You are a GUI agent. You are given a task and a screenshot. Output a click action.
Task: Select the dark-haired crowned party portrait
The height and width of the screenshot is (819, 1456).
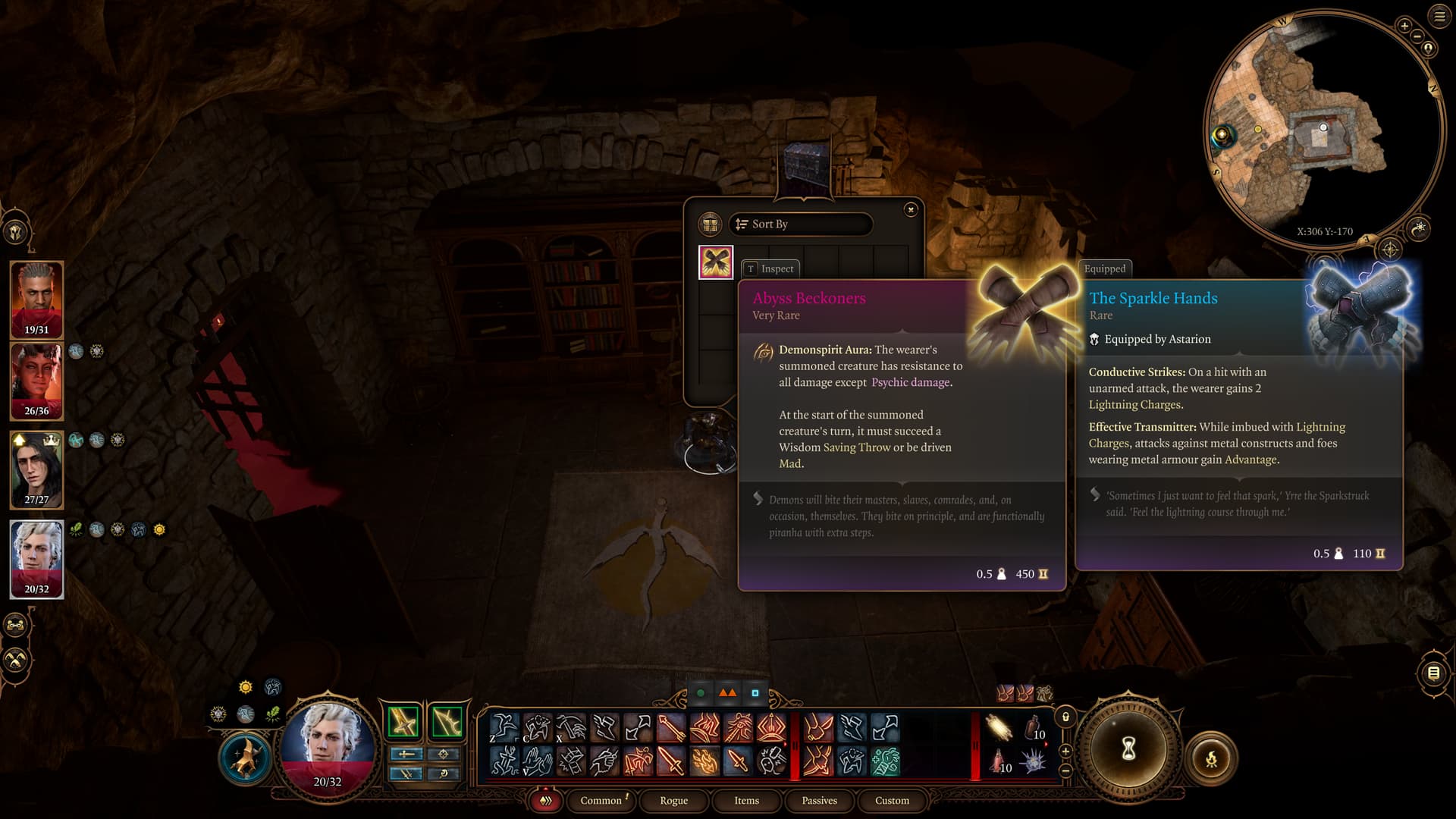click(x=36, y=469)
